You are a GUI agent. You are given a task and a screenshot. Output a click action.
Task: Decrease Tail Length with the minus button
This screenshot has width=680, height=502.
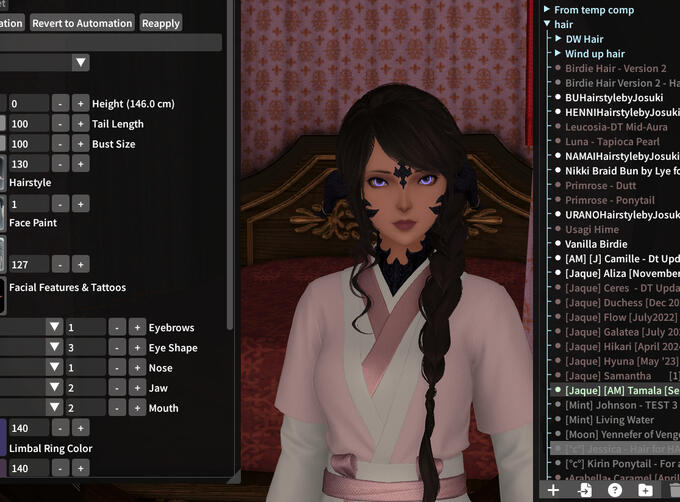[x=60, y=124]
